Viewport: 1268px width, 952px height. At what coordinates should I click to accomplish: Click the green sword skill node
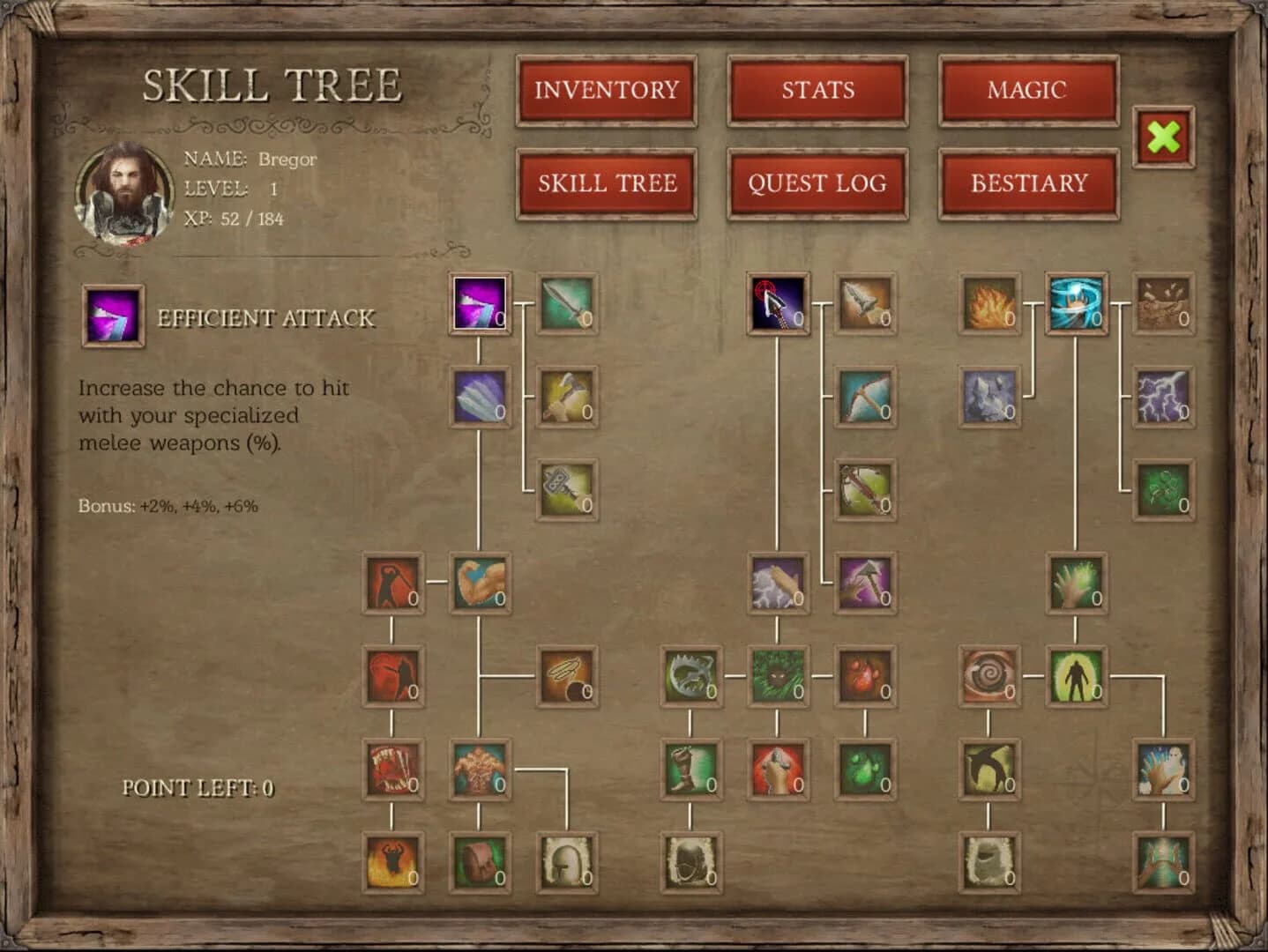(569, 307)
